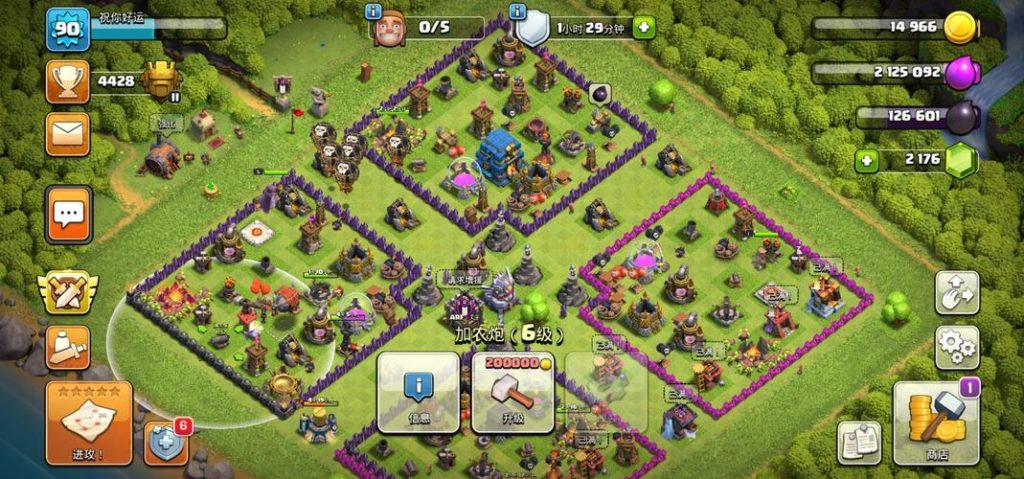The image size is (1024, 479).
Task: Upgrade the cannon for 200000 gold
Action: pos(512,392)
